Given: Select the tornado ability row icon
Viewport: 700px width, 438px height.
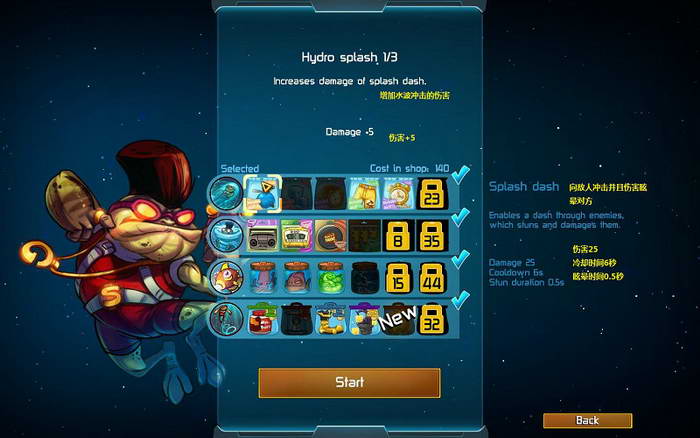Looking at the screenshot, I should (x=224, y=235).
